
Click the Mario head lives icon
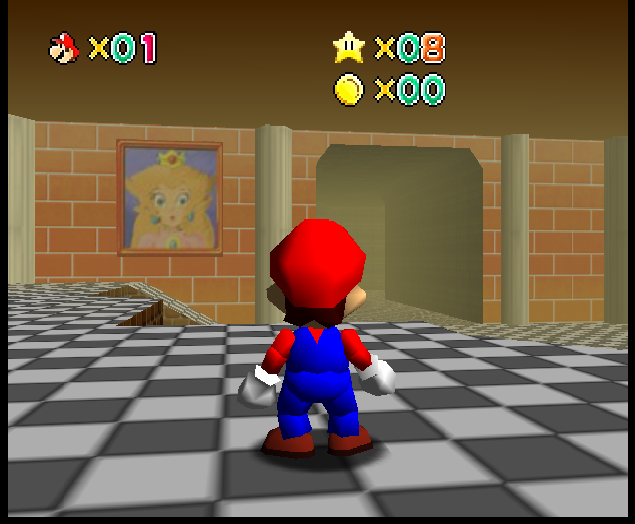coord(64,47)
